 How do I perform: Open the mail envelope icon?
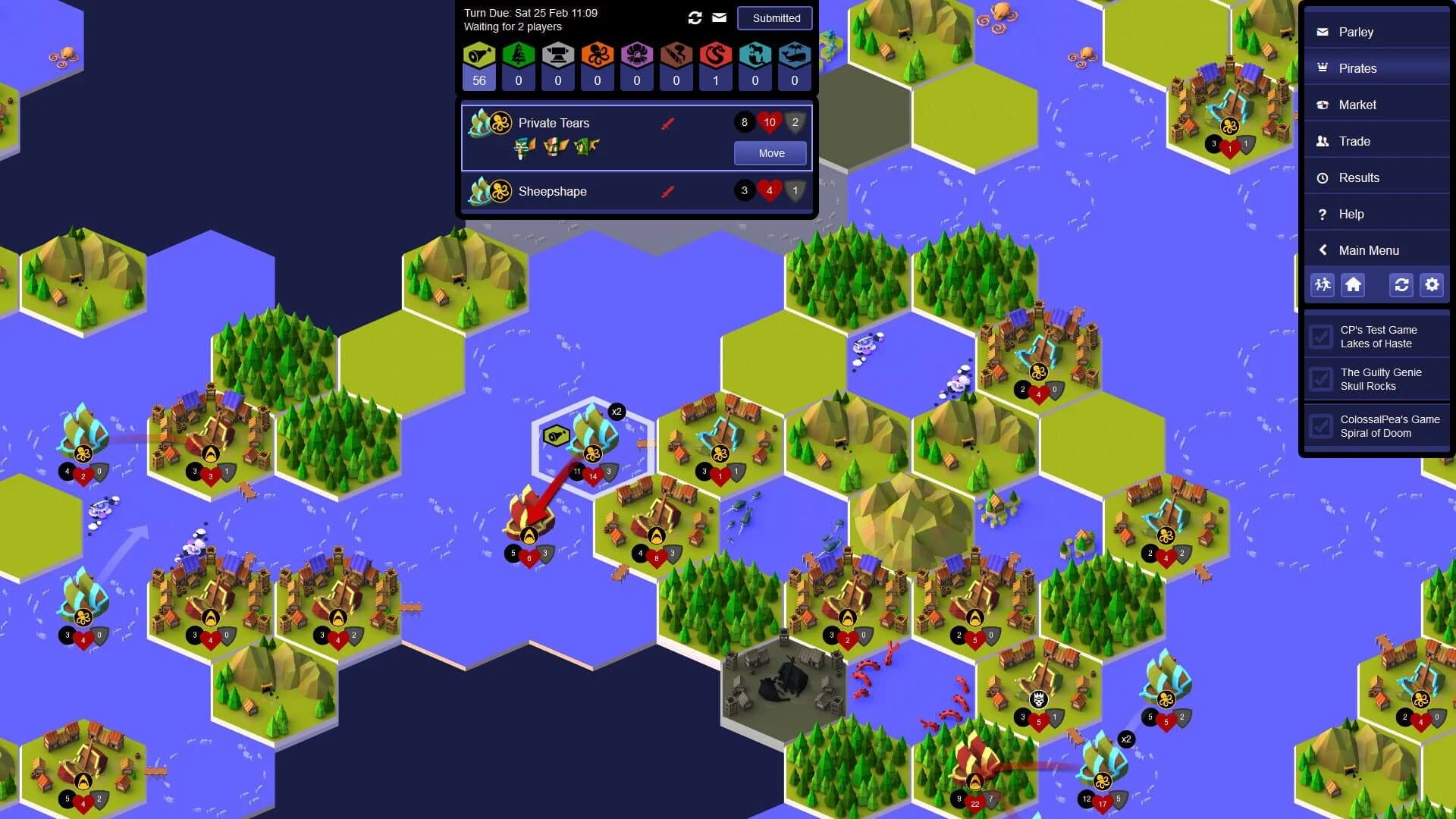(x=718, y=17)
